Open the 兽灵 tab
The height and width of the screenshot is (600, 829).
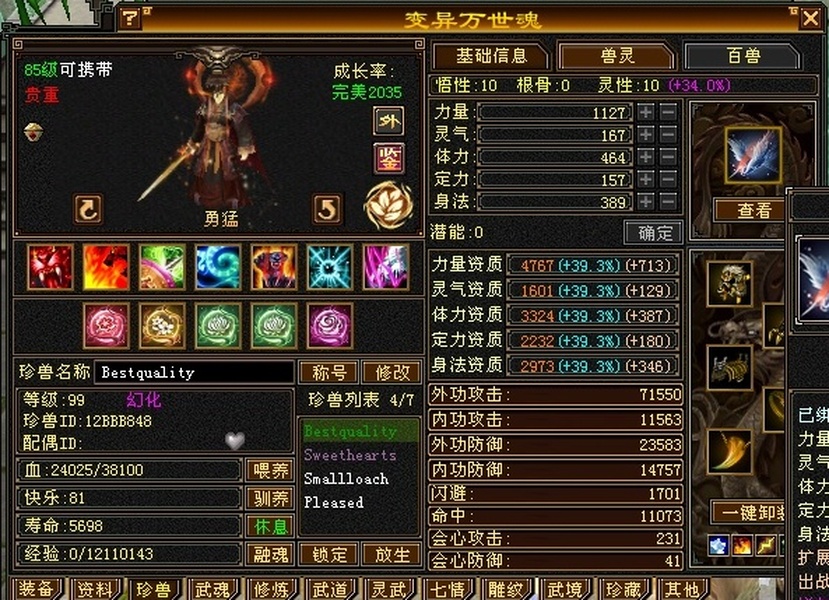(x=615, y=56)
